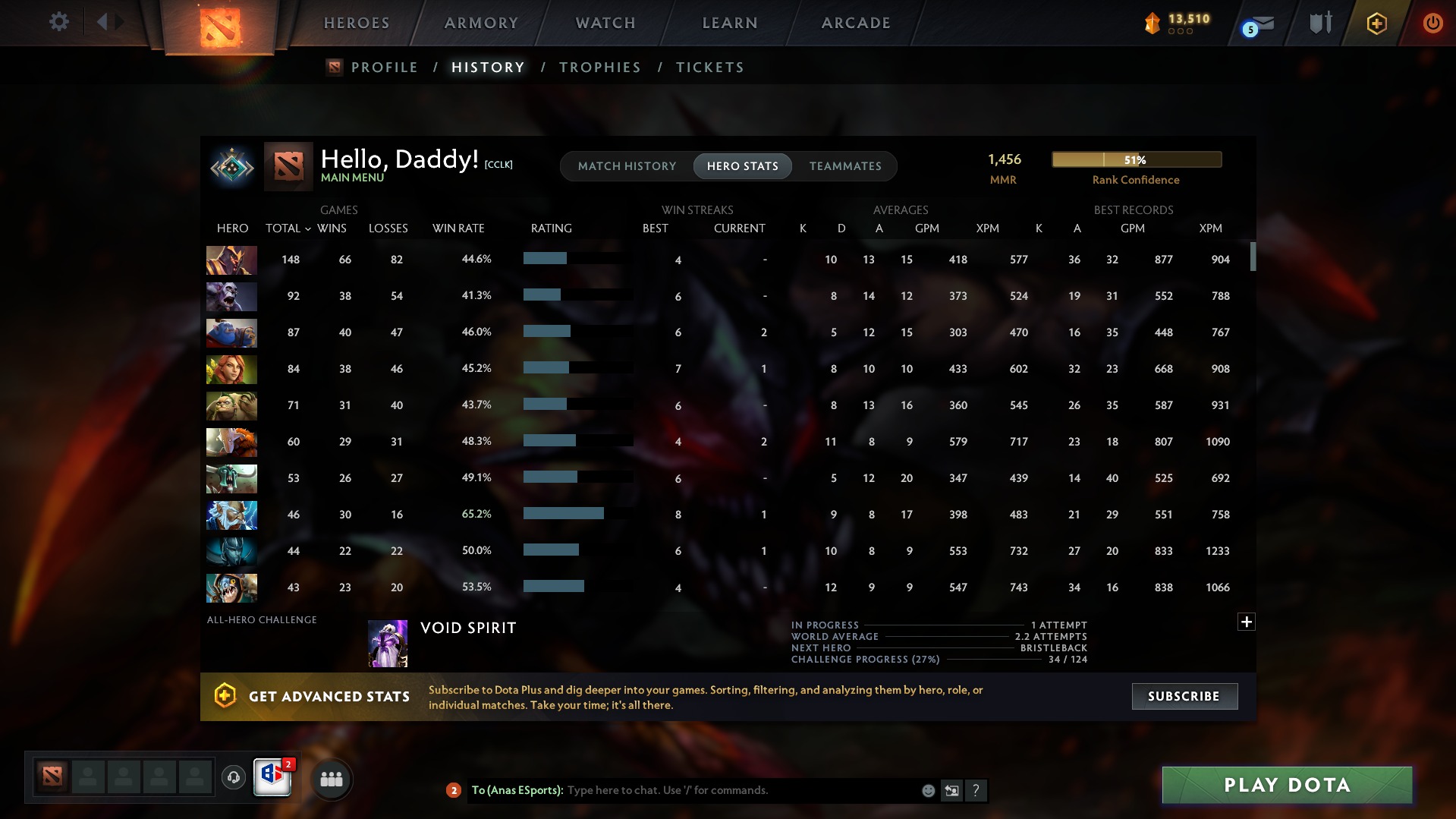Open settings with the gear icon

click(58, 22)
